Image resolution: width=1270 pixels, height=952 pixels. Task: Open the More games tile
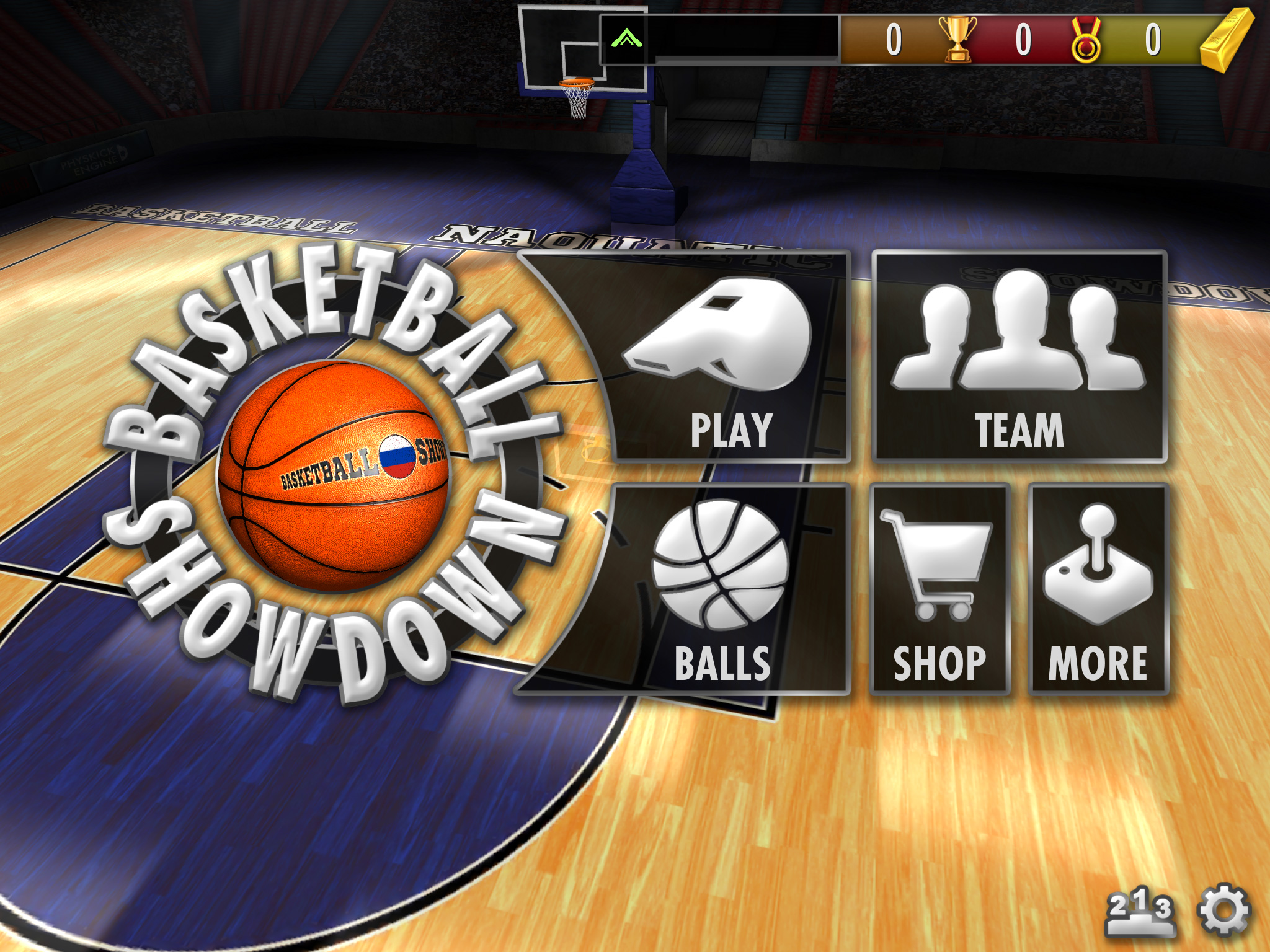[1098, 589]
